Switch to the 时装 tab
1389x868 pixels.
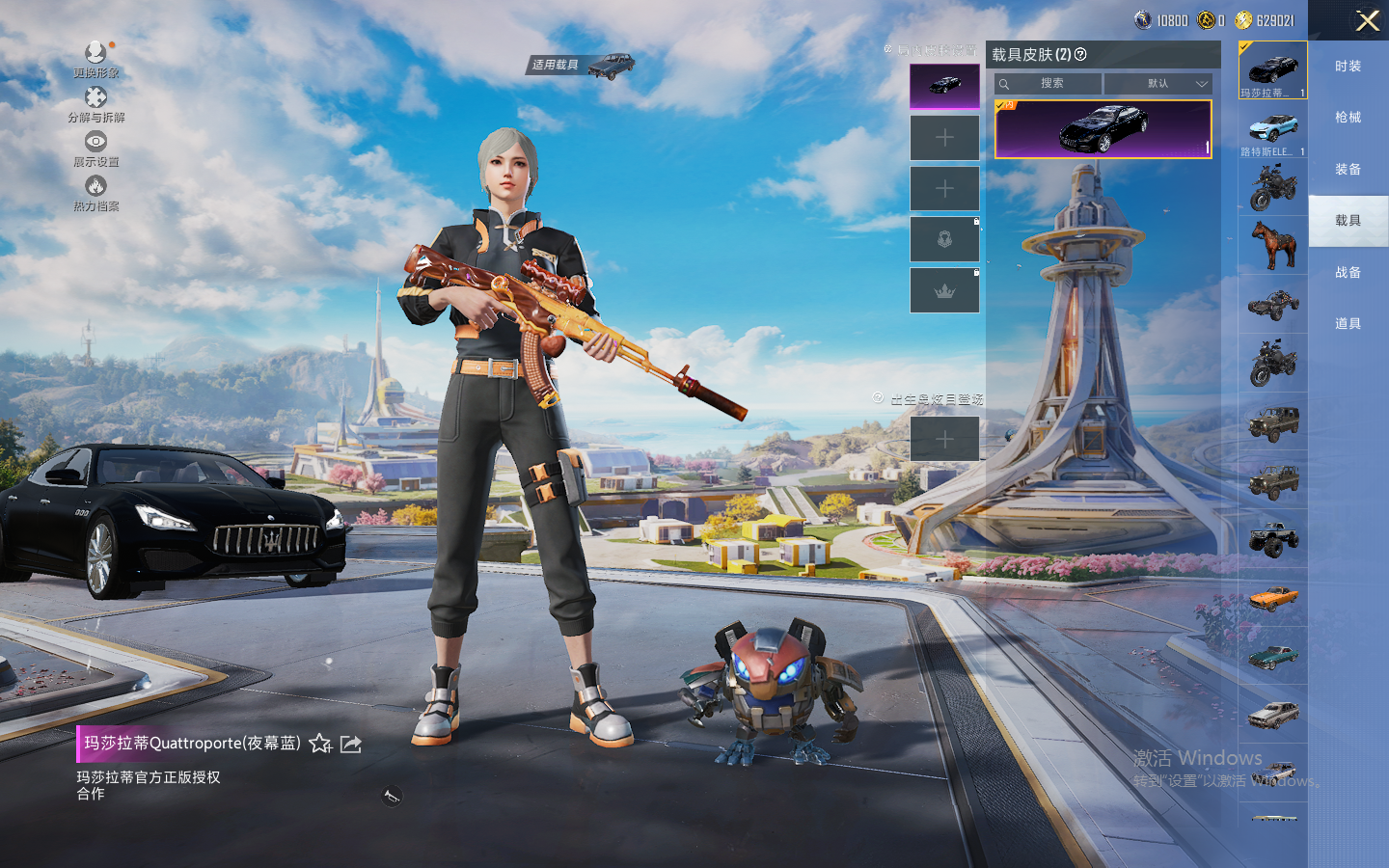pos(1348,67)
